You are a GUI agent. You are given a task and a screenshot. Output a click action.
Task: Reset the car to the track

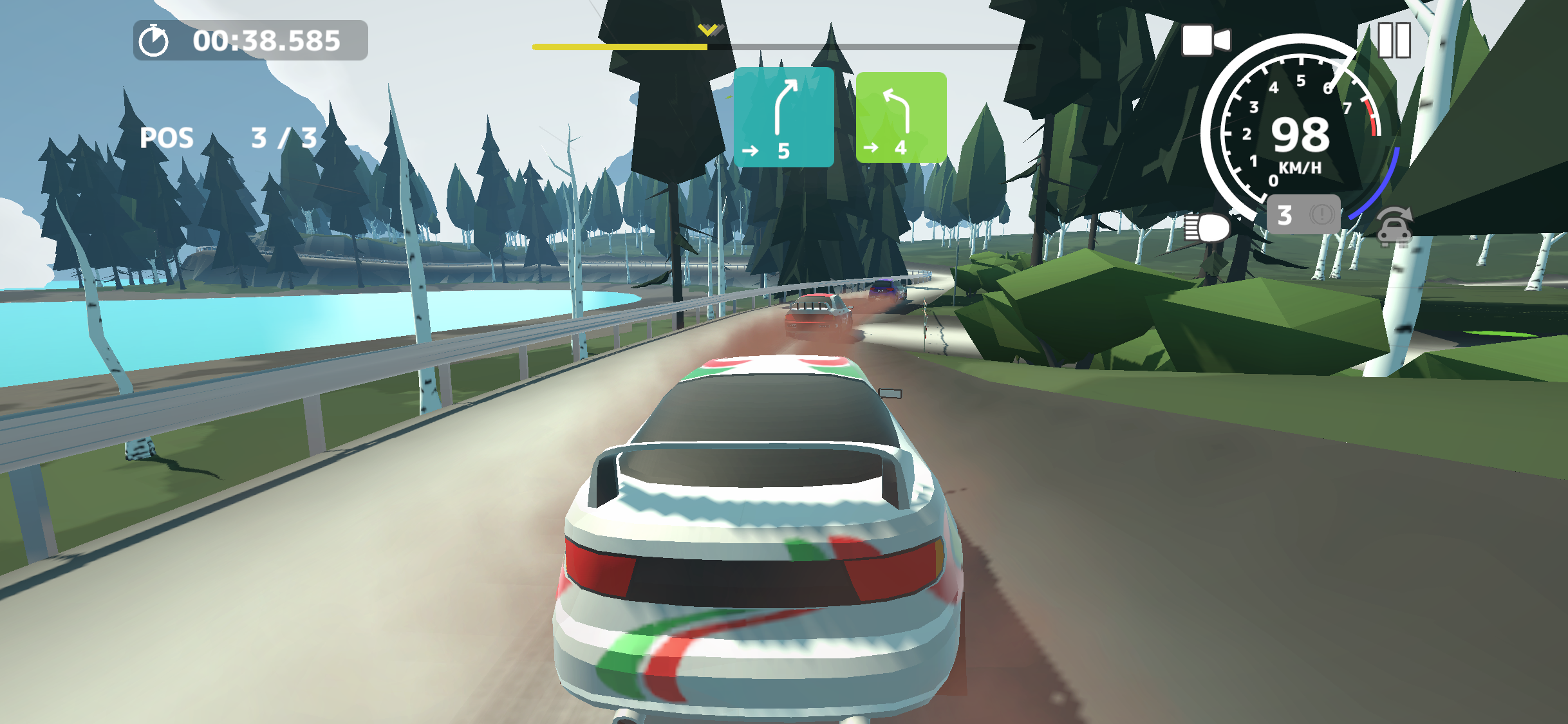click(1395, 228)
